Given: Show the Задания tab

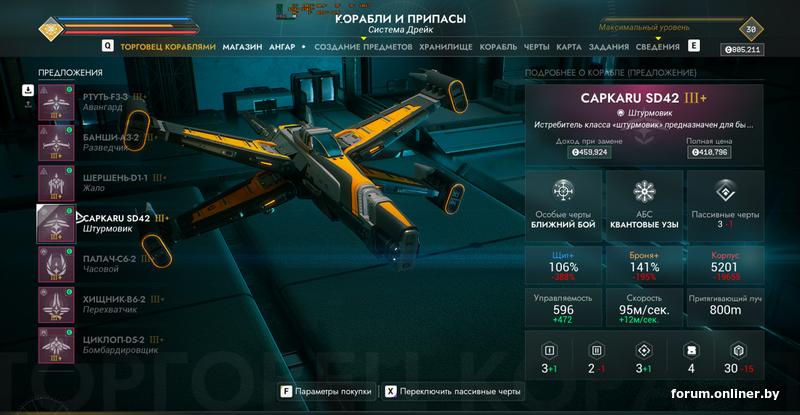Looking at the screenshot, I should [607, 47].
